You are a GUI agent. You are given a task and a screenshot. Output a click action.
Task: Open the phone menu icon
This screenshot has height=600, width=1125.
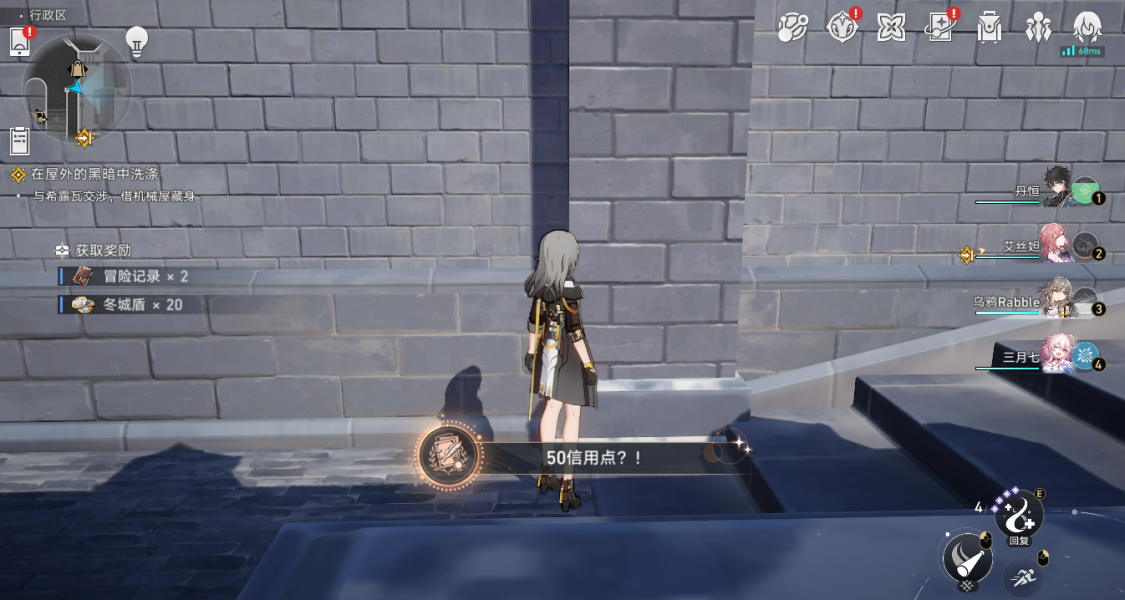click(19, 42)
